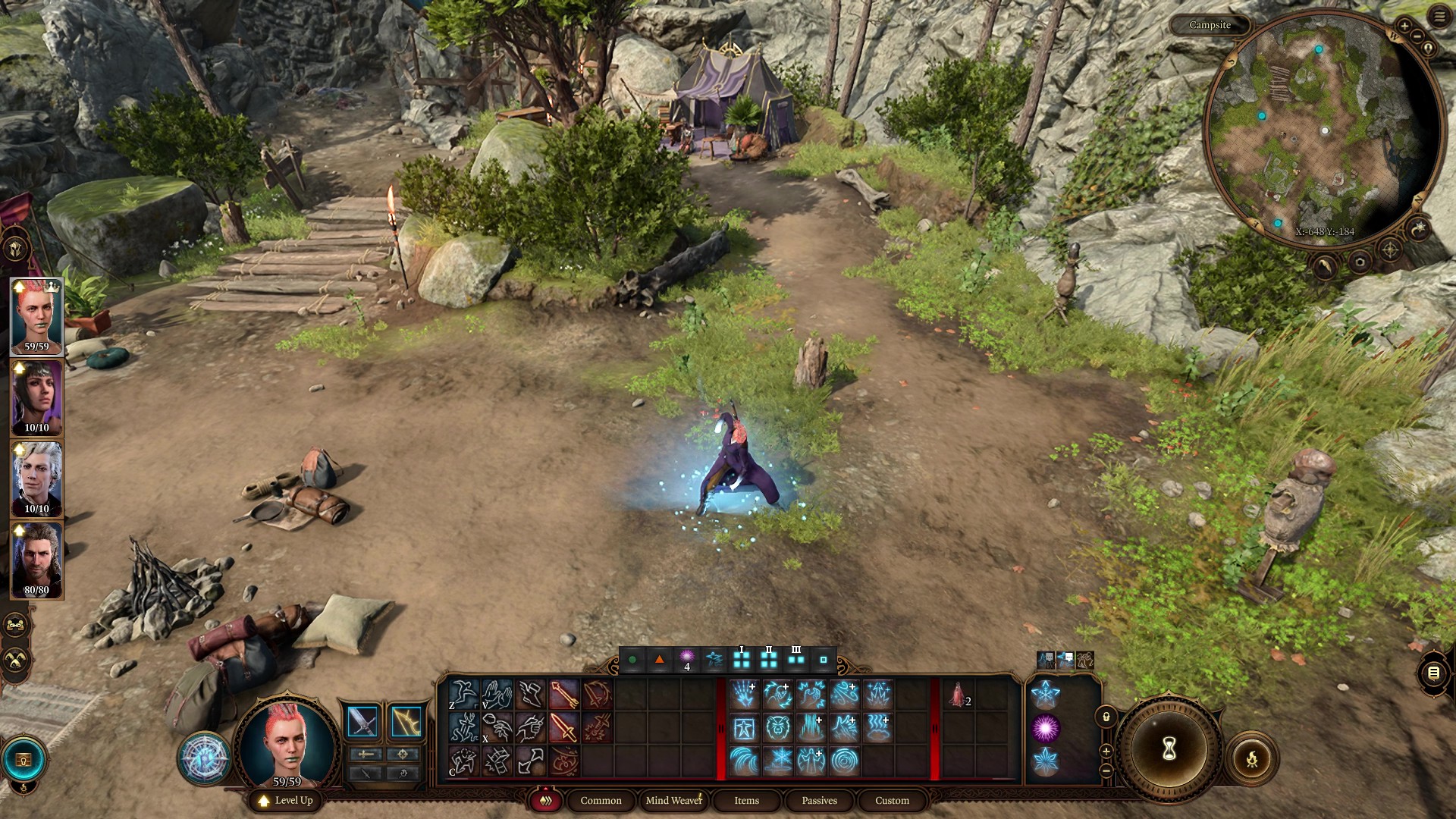Open the campfire rest button

click(1251, 758)
